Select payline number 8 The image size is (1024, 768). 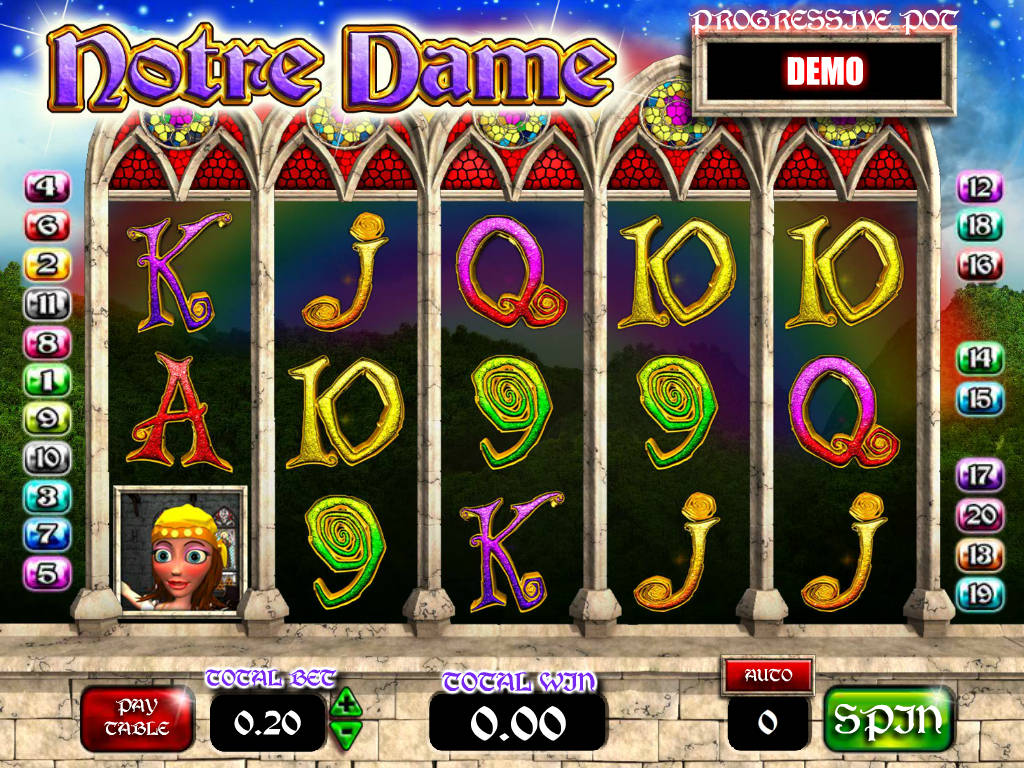click(48, 343)
